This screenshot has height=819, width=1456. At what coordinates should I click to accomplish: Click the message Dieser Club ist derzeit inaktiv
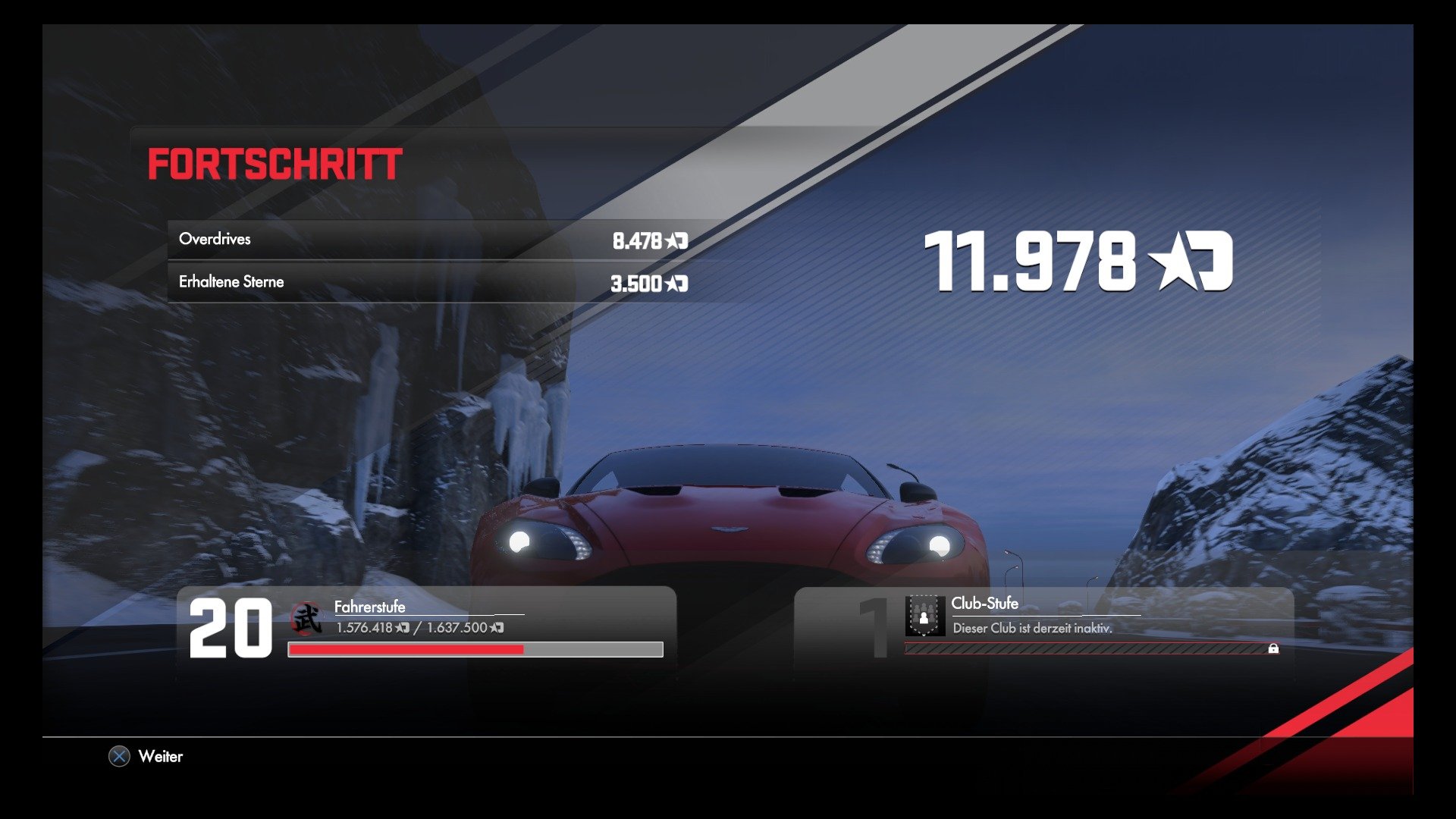1033,629
